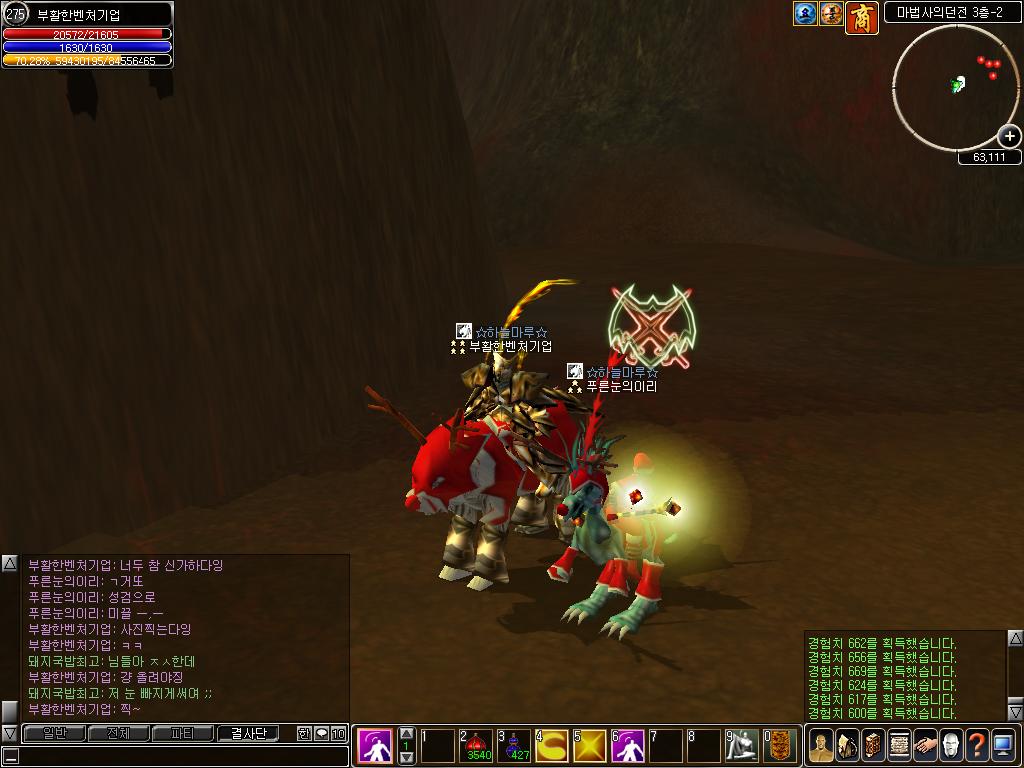Activate the yellow cross skill in slot 5

coord(590,746)
